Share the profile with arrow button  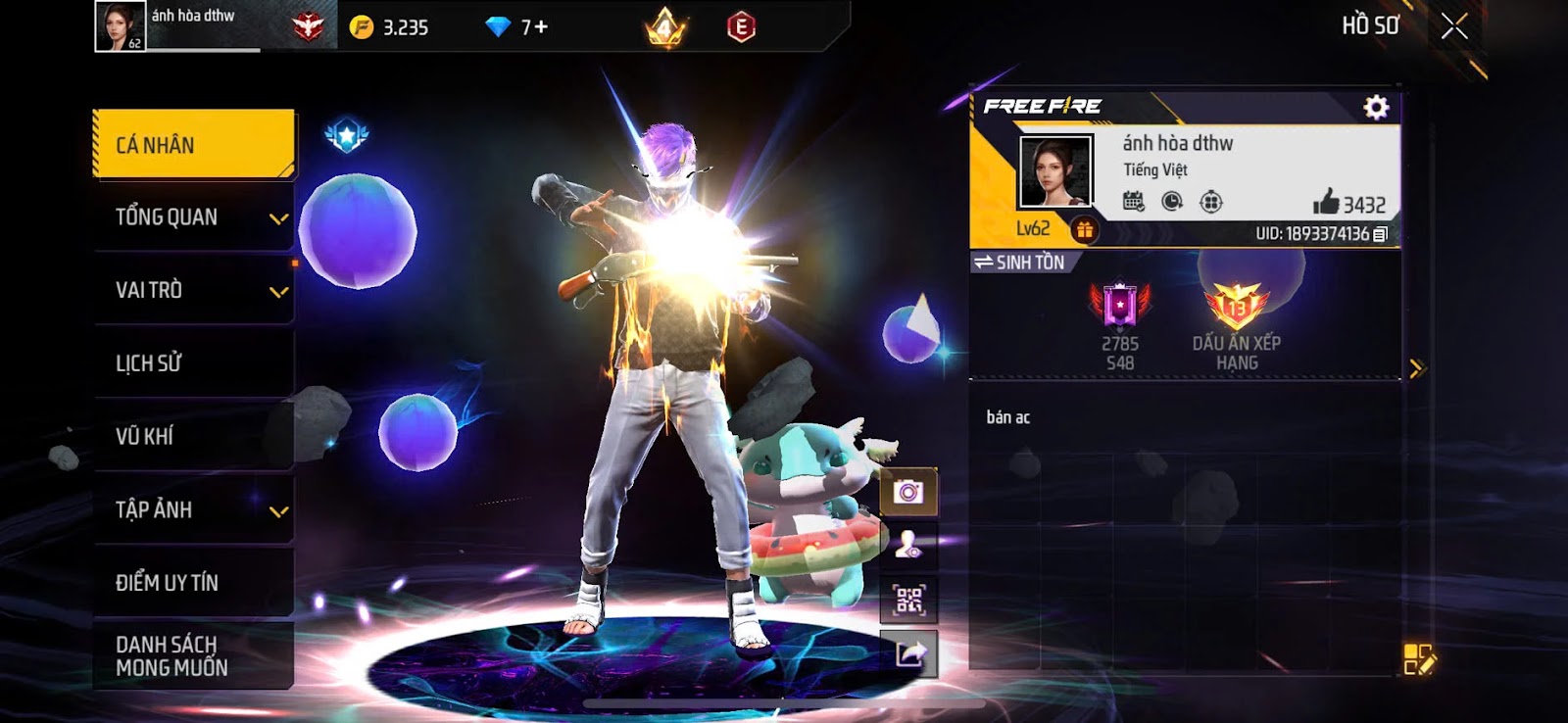(908, 653)
